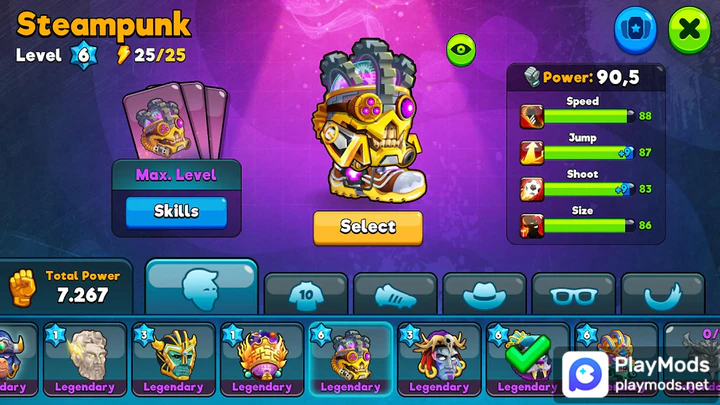Tap the blue star badge button

pyautogui.click(x=634, y=30)
